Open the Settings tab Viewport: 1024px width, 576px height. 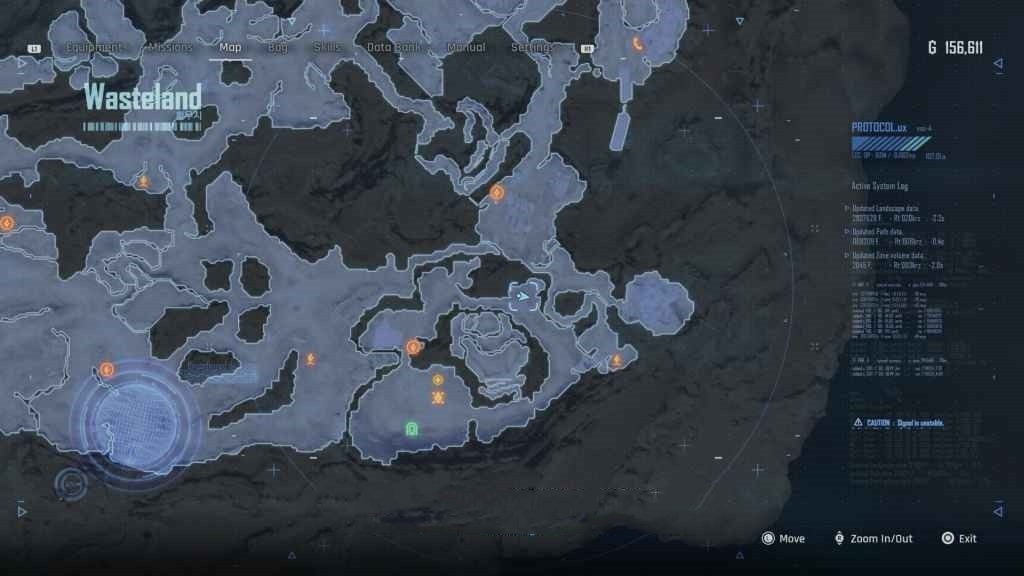(x=532, y=47)
